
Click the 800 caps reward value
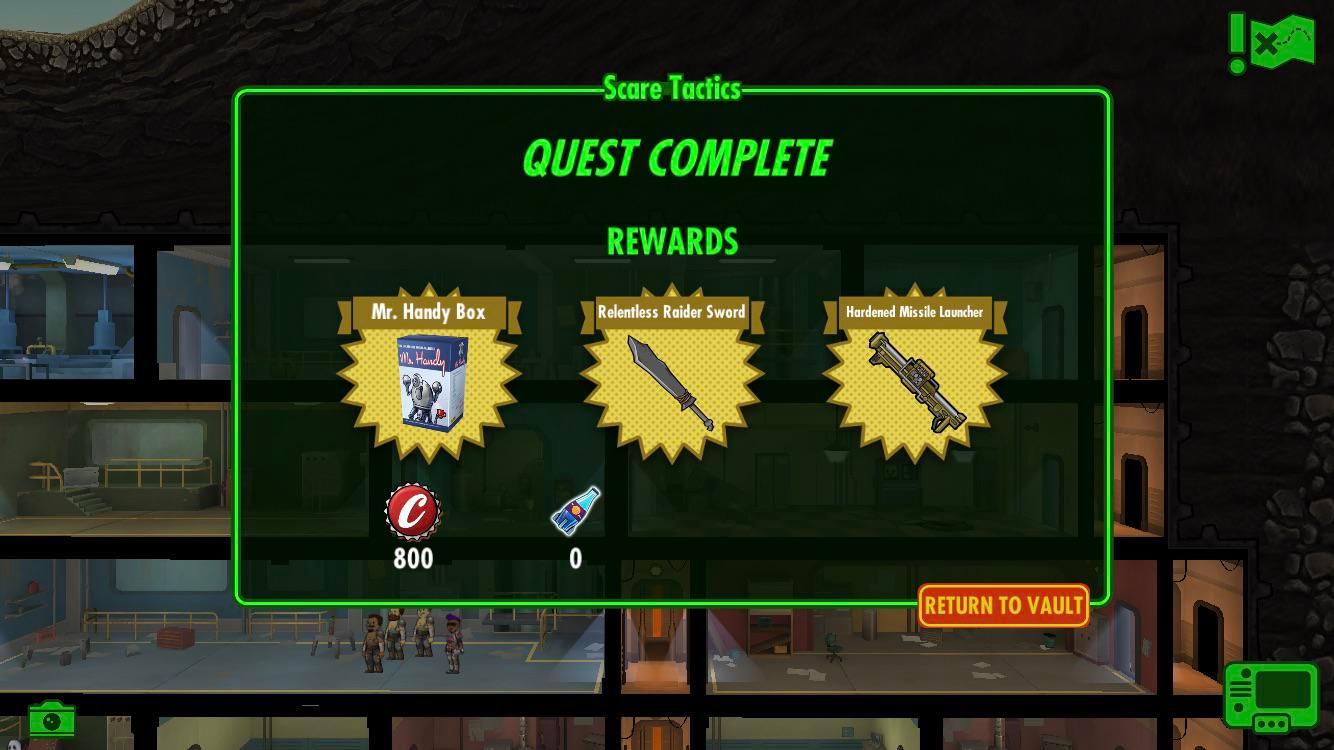415,559
